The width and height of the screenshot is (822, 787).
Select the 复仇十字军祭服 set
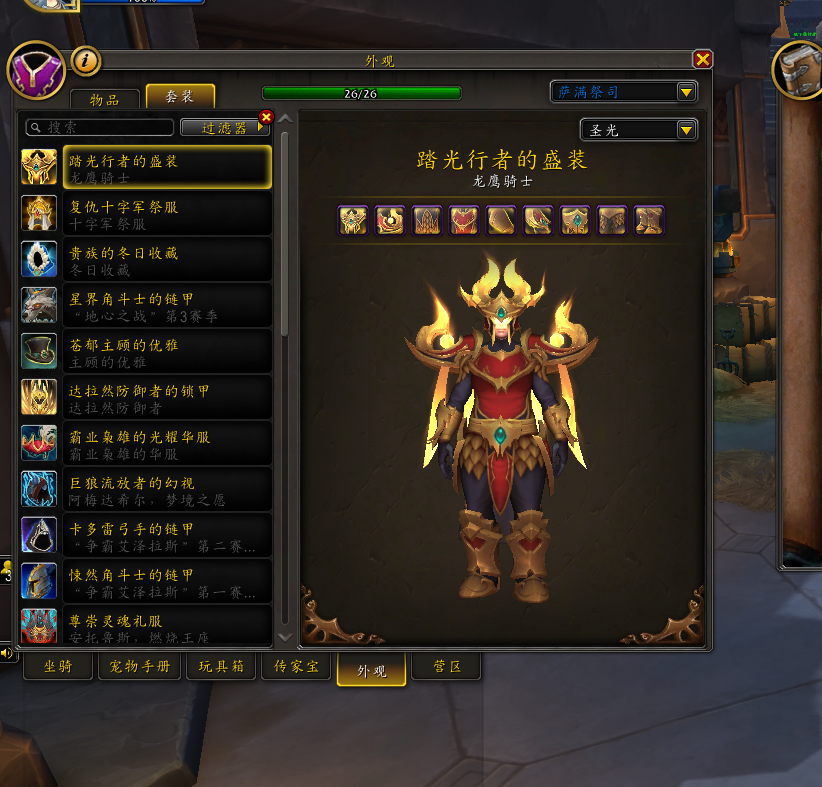click(146, 214)
